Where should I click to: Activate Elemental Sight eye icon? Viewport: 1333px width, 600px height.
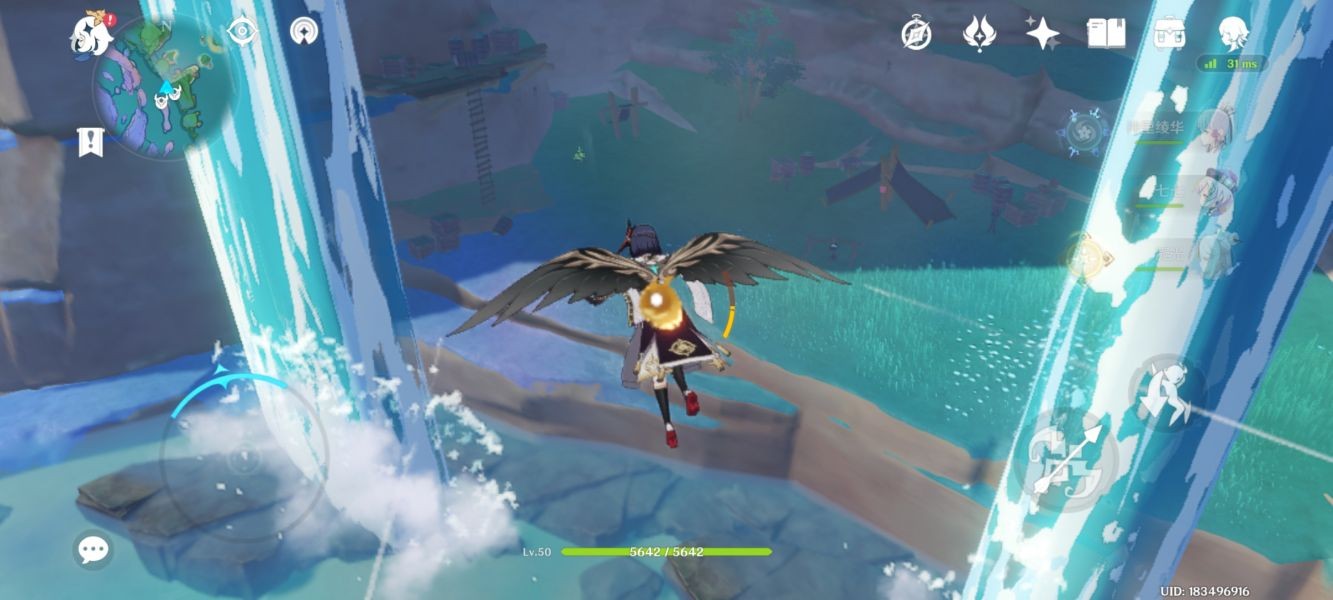[242, 31]
